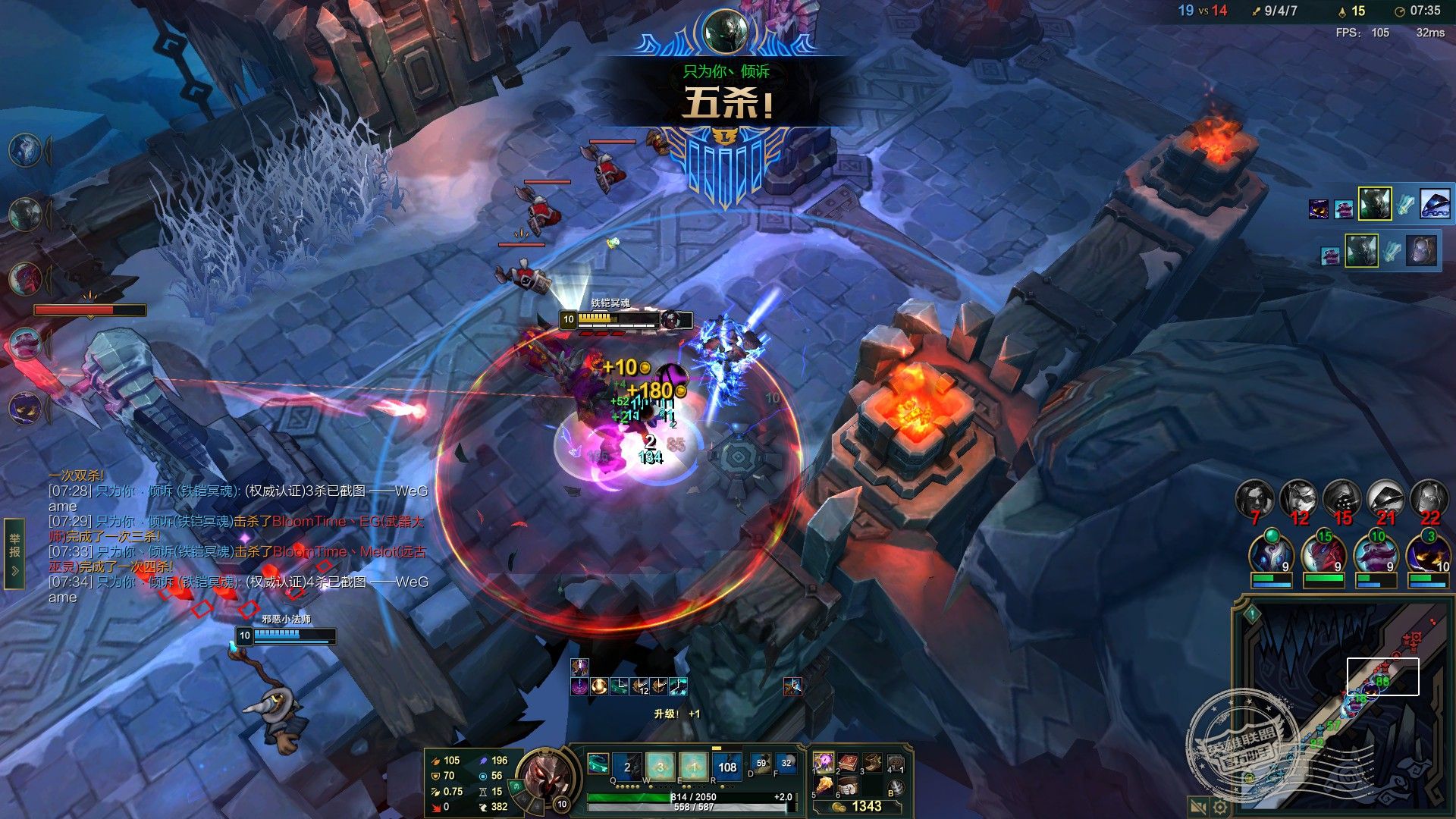This screenshot has height=819, width=1456.
Task: Select the red spellbook item slot
Action: (x=849, y=761)
